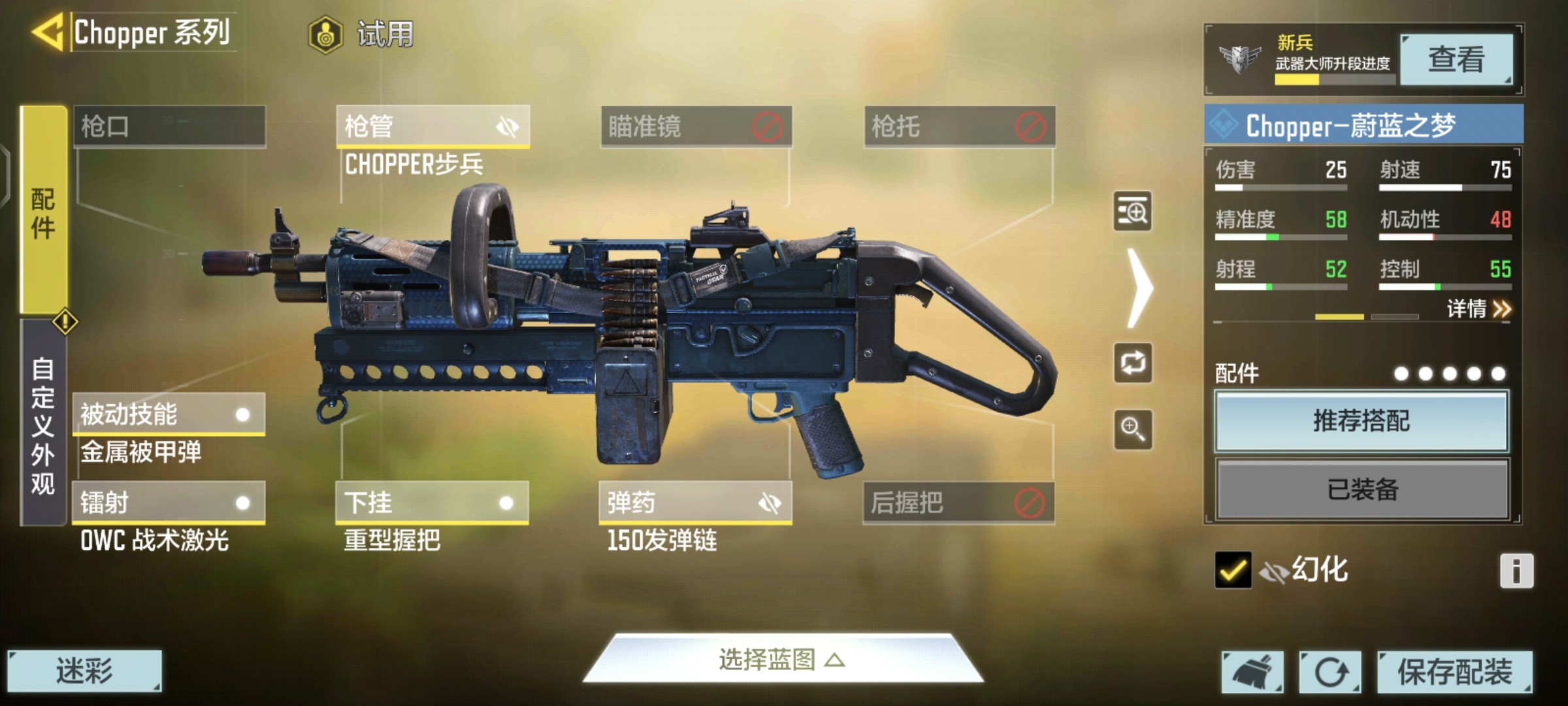Screen dimensions: 1568x706
Task: Expand the 选择蓝图 blueprint selector
Action: 782,660
